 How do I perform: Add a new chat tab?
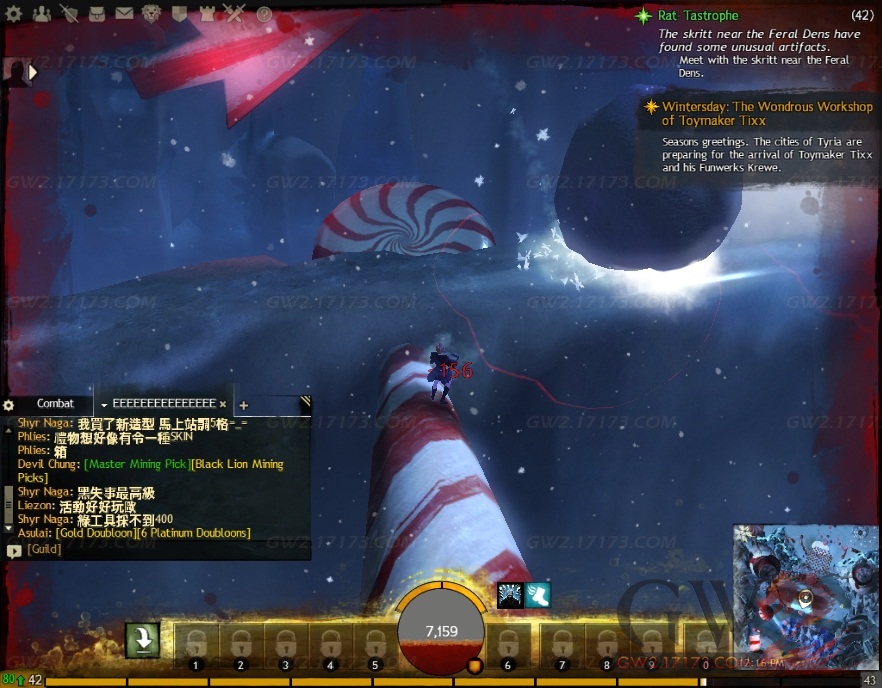(x=243, y=405)
